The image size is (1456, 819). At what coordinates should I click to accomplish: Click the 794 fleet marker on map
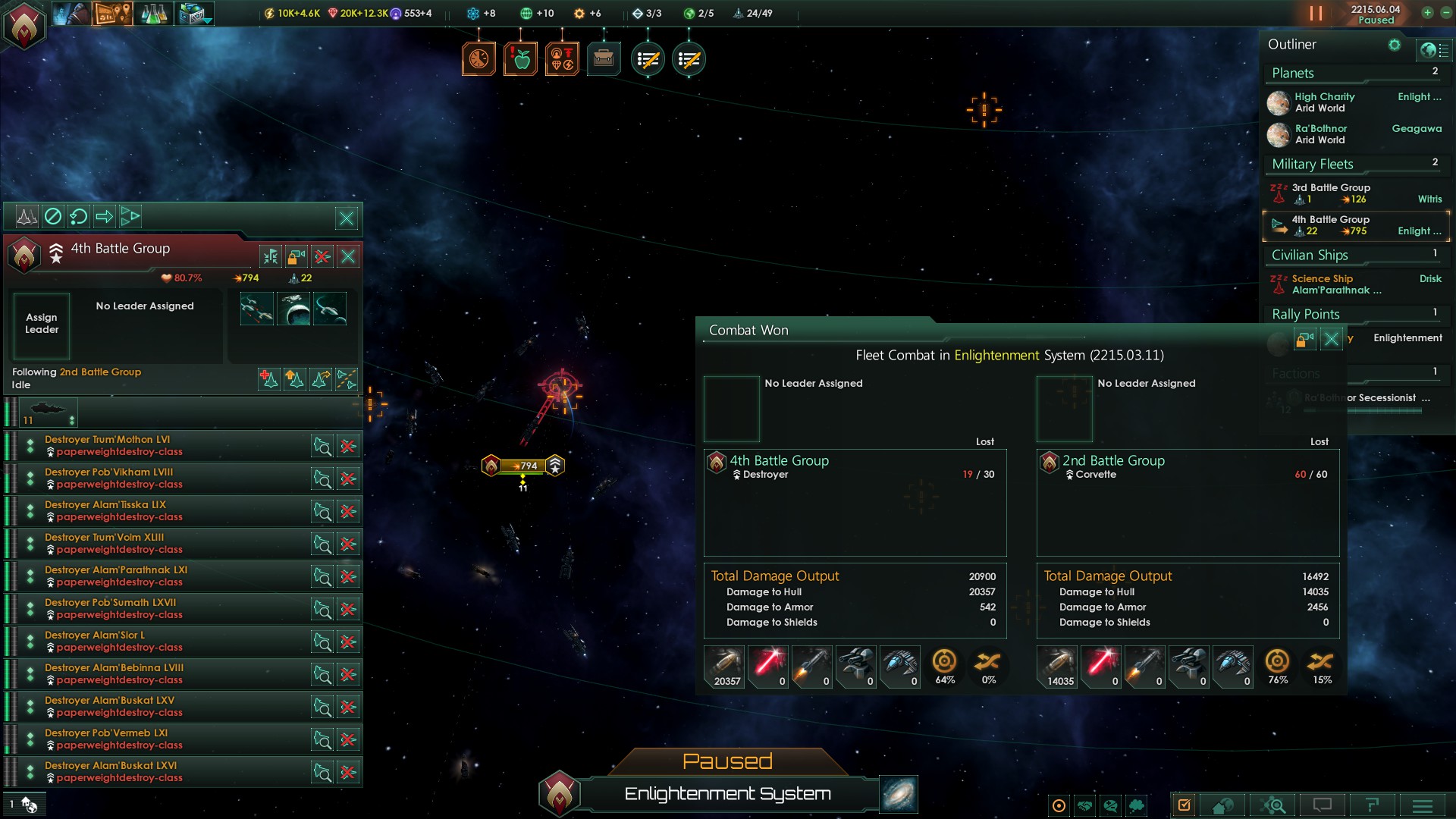(523, 466)
